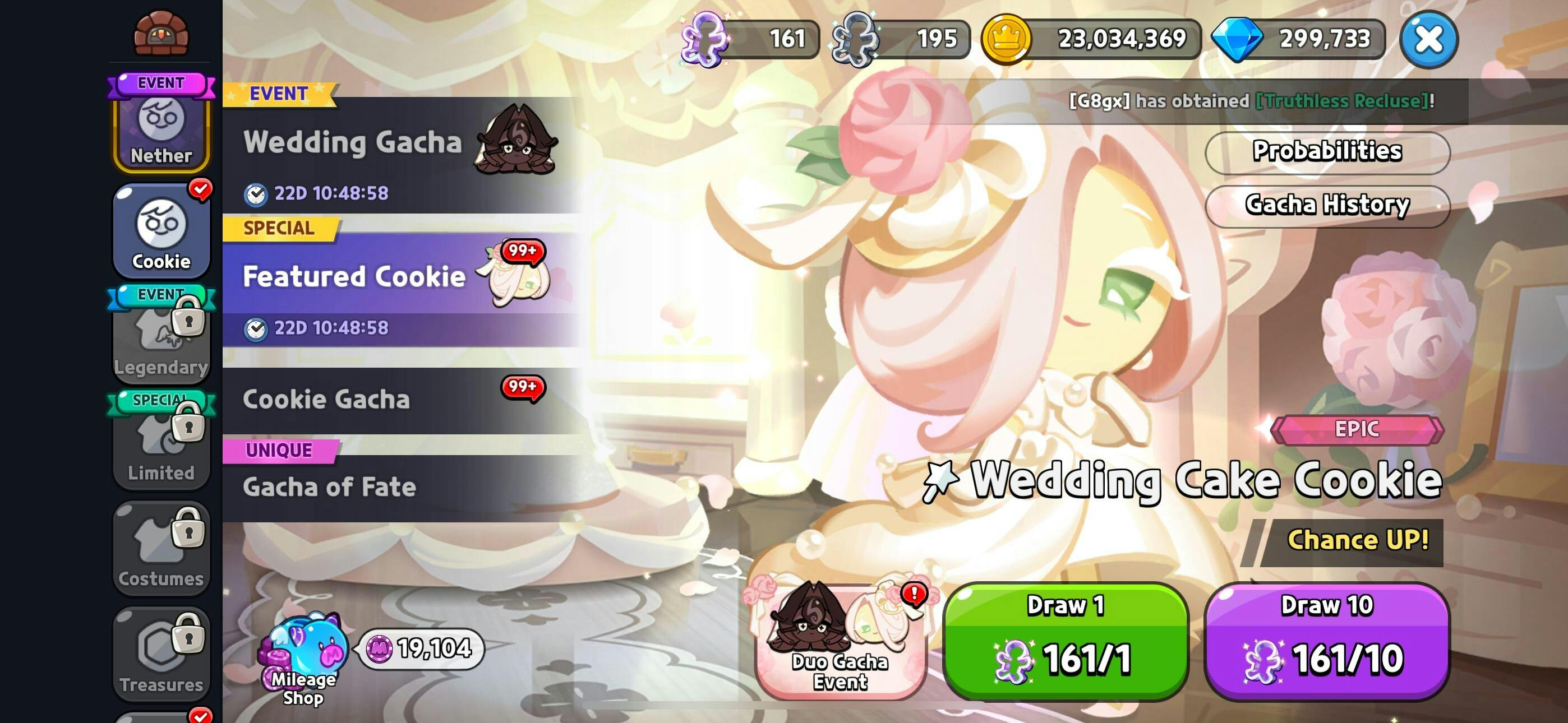The width and height of the screenshot is (1568, 723).
Task: View Gacha History
Action: point(1327,206)
